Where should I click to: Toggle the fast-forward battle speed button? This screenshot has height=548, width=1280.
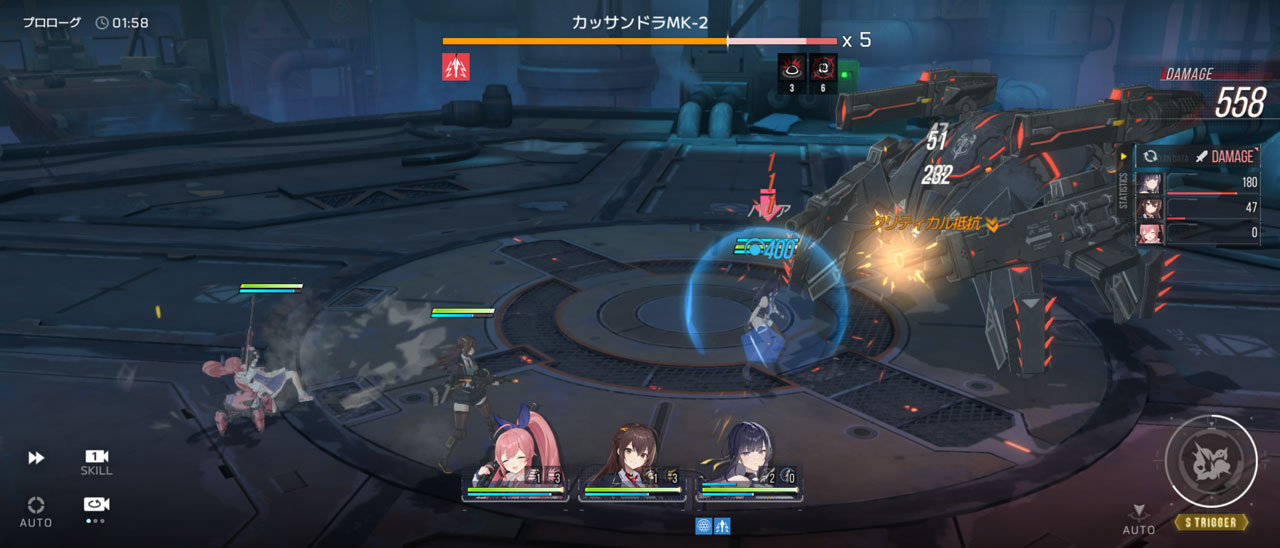(36, 458)
